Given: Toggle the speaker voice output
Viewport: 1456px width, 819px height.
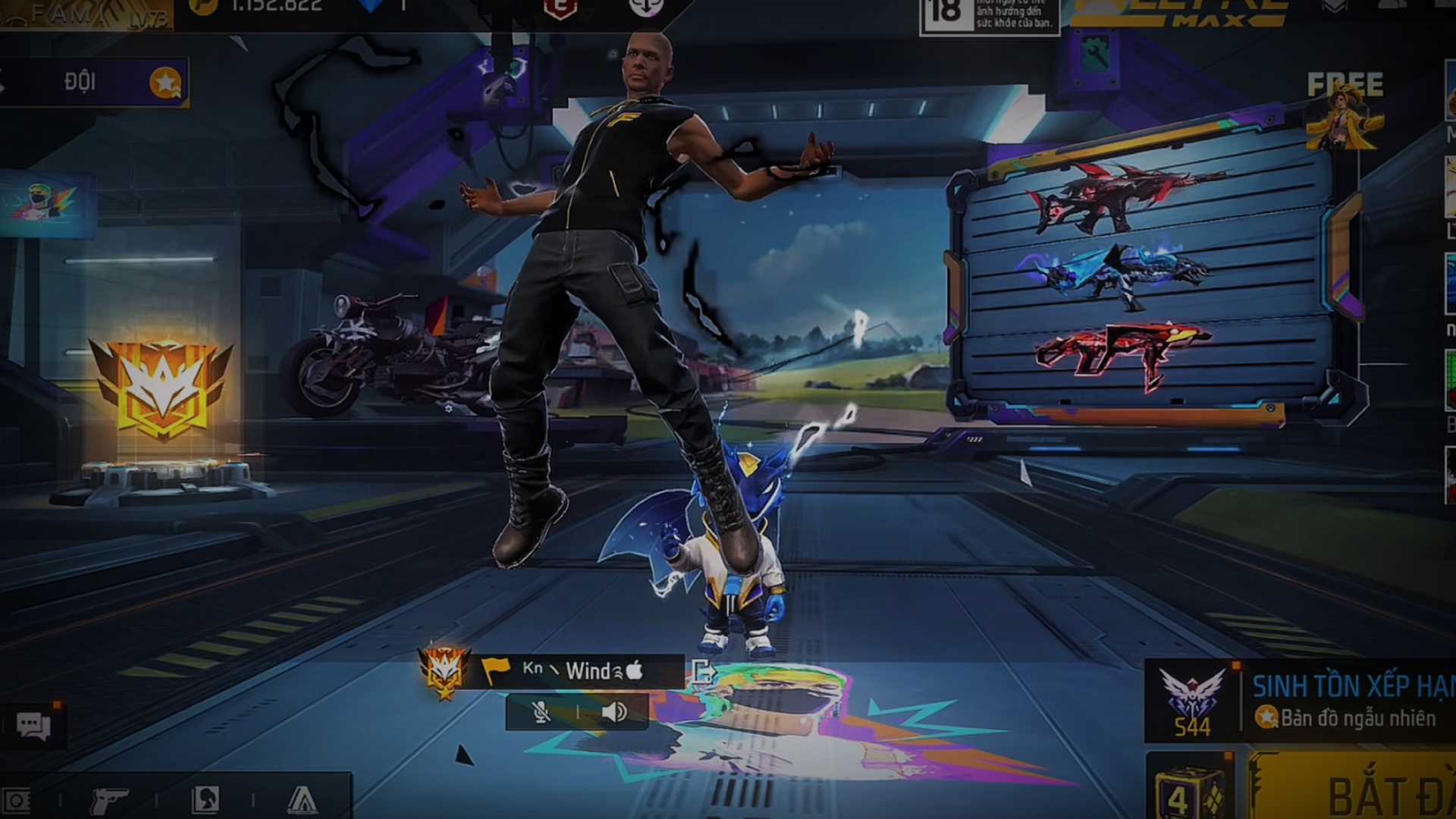Looking at the screenshot, I should tap(614, 712).
